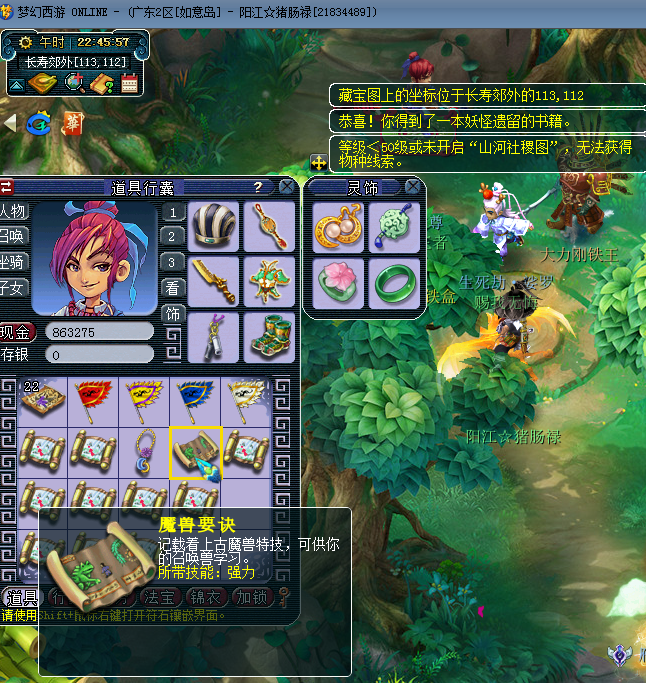The width and height of the screenshot is (646, 683).
Task: Select the striped helmet equipment slot
Action: coord(214,226)
